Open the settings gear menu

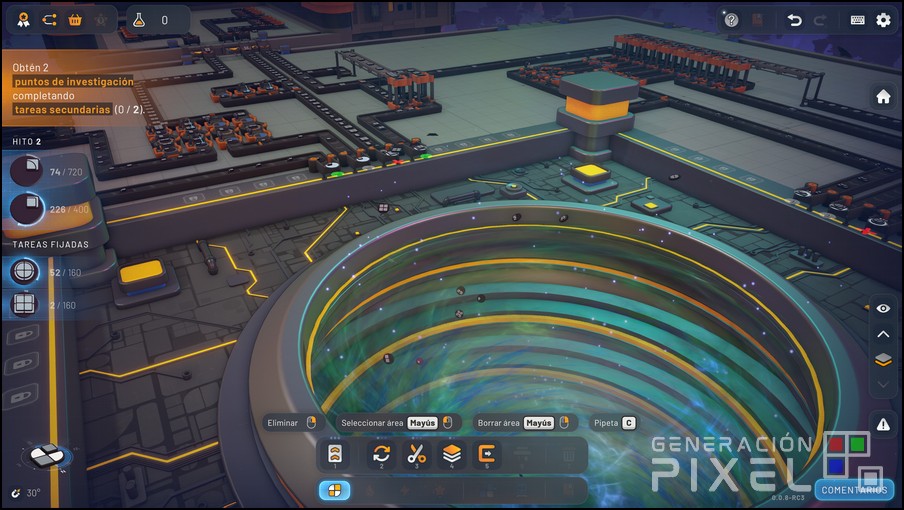(883, 20)
